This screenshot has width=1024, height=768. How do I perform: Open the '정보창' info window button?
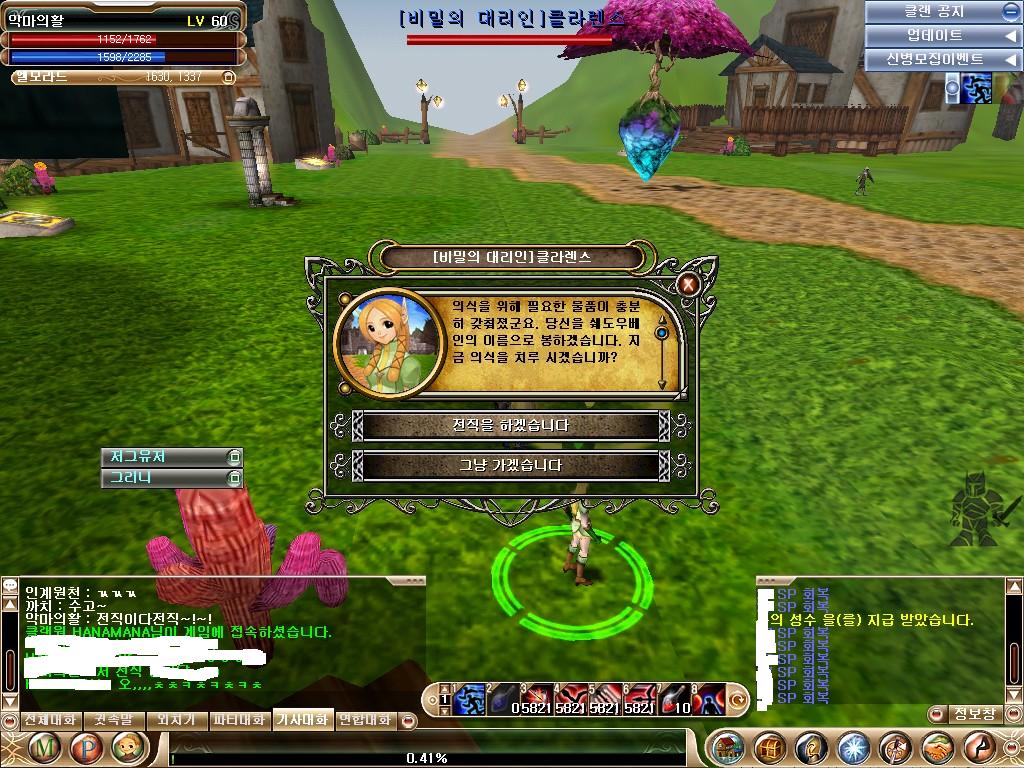[x=974, y=714]
